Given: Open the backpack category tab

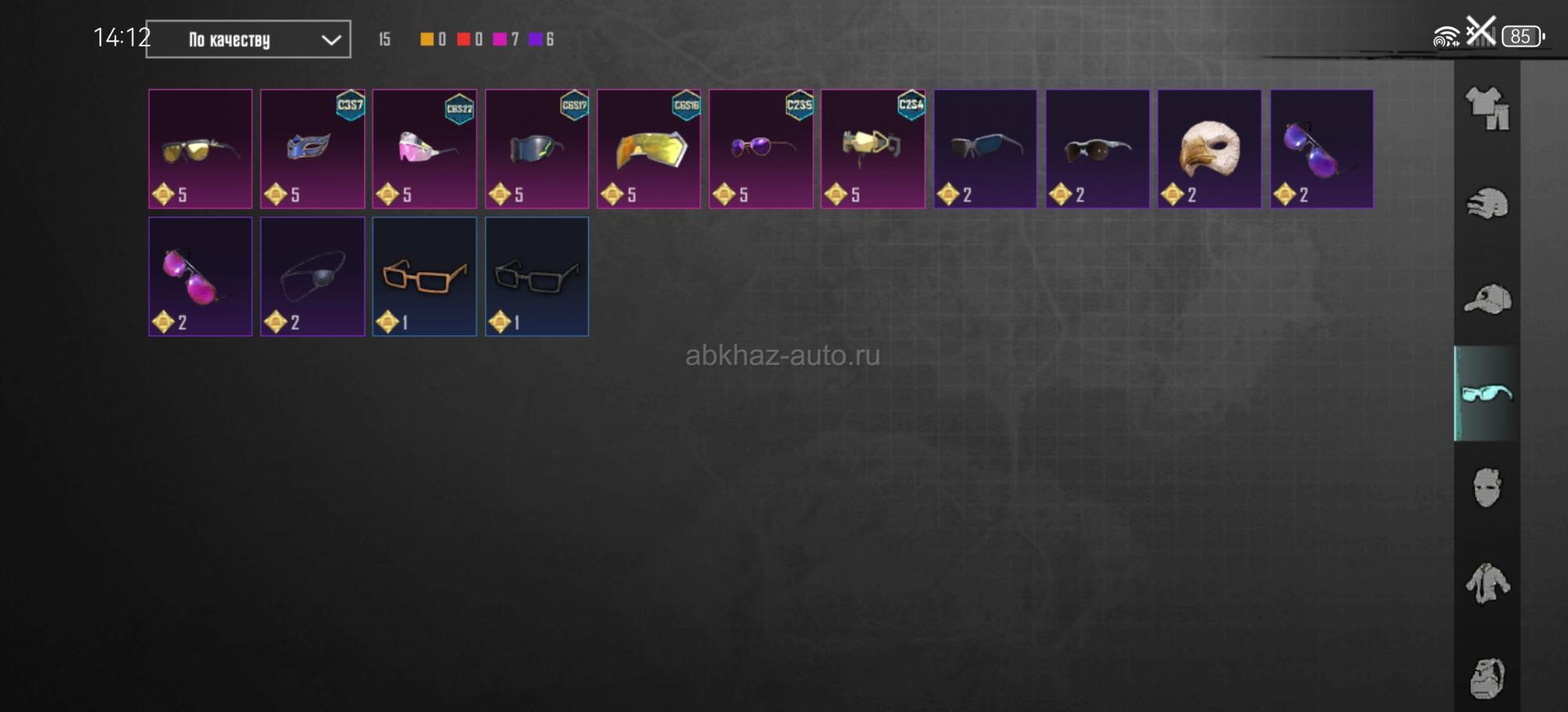Looking at the screenshot, I should coord(1487,678).
